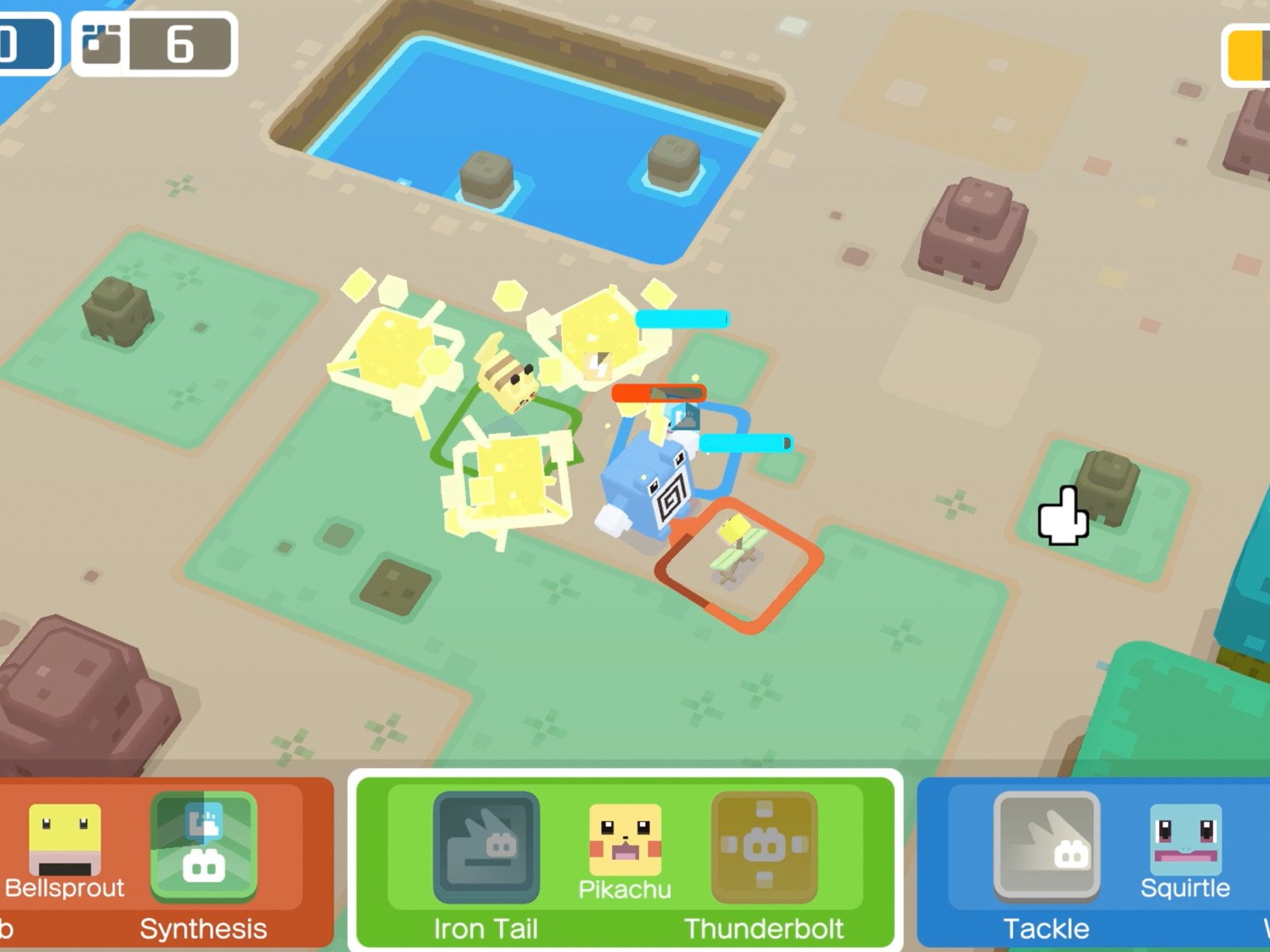Click the Synthesis move label text

point(204,928)
